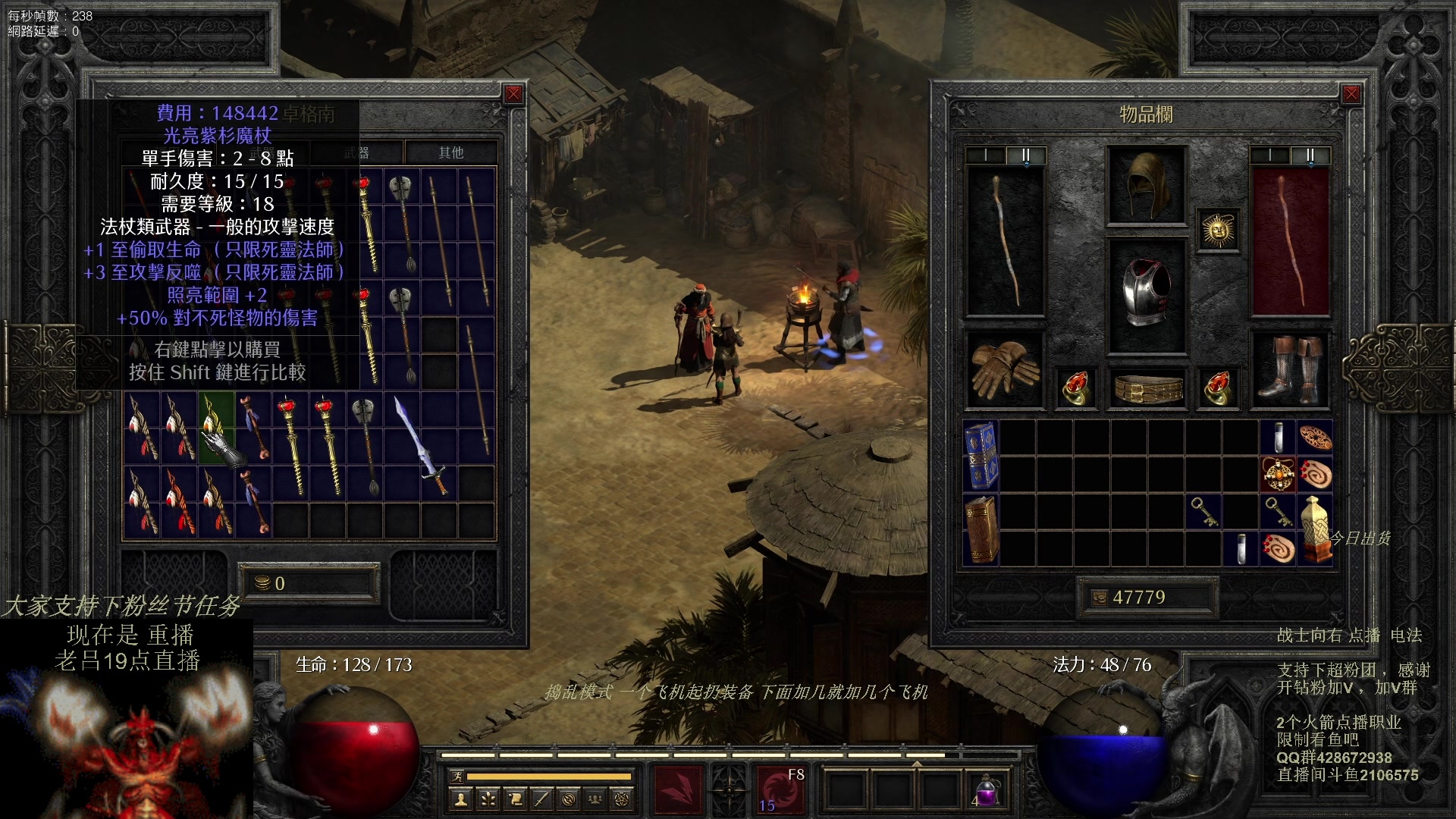The width and height of the screenshot is (1456, 819).
Task: Select the blue-bladed sword in the shop
Action: [x=419, y=445]
